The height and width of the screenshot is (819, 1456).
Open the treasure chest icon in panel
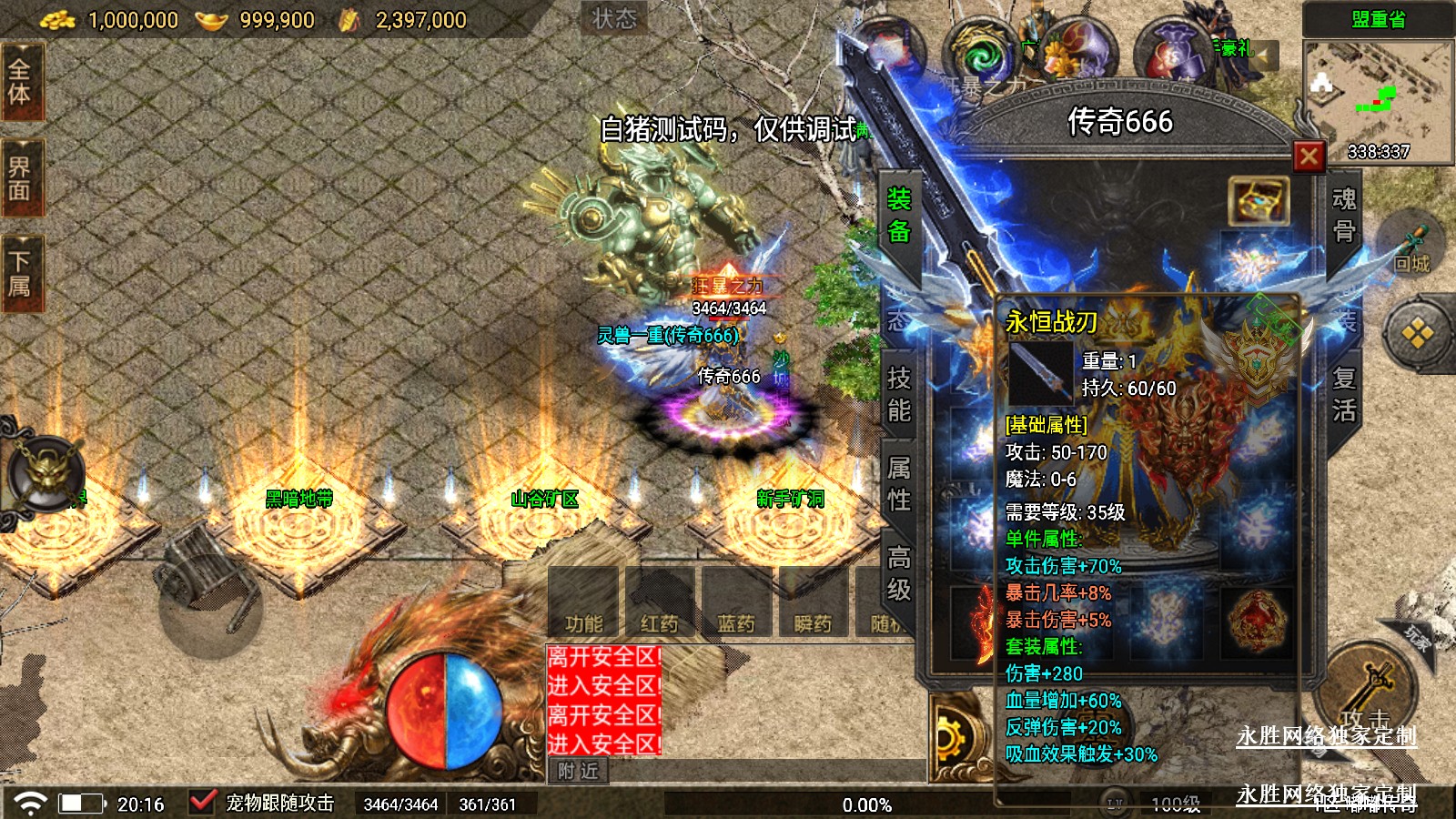point(1259,200)
